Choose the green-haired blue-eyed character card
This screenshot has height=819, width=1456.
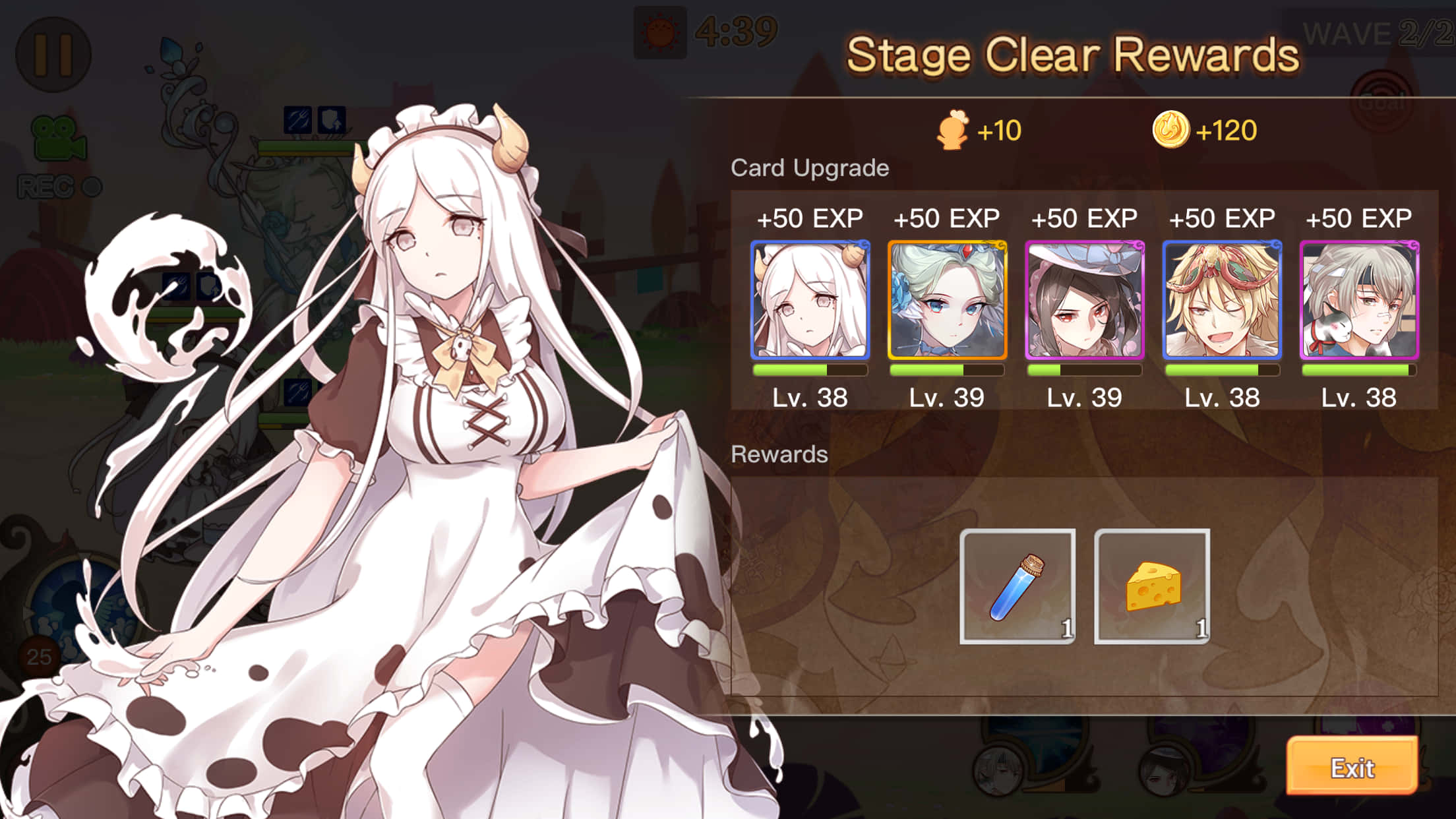click(947, 300)
